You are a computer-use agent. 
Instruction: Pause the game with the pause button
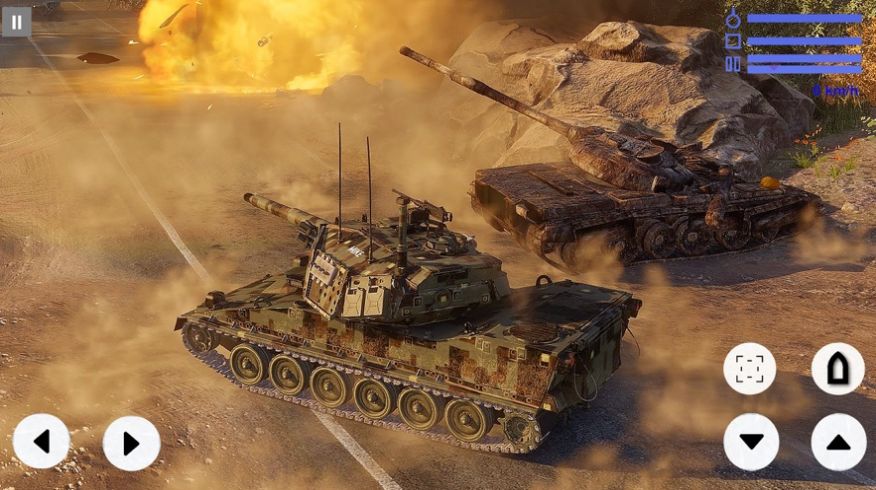click(x=16, y=22)
